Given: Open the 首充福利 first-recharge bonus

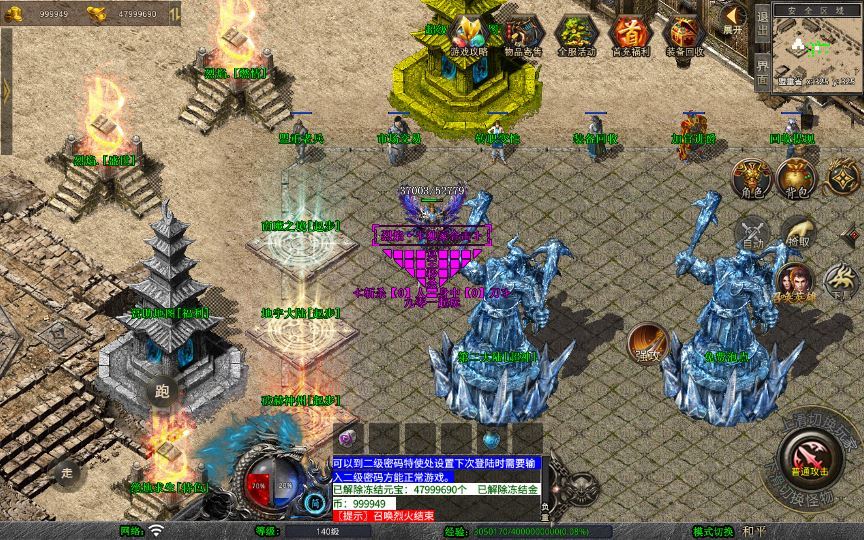Looking at the screenshot, I should tap(630, 33).
